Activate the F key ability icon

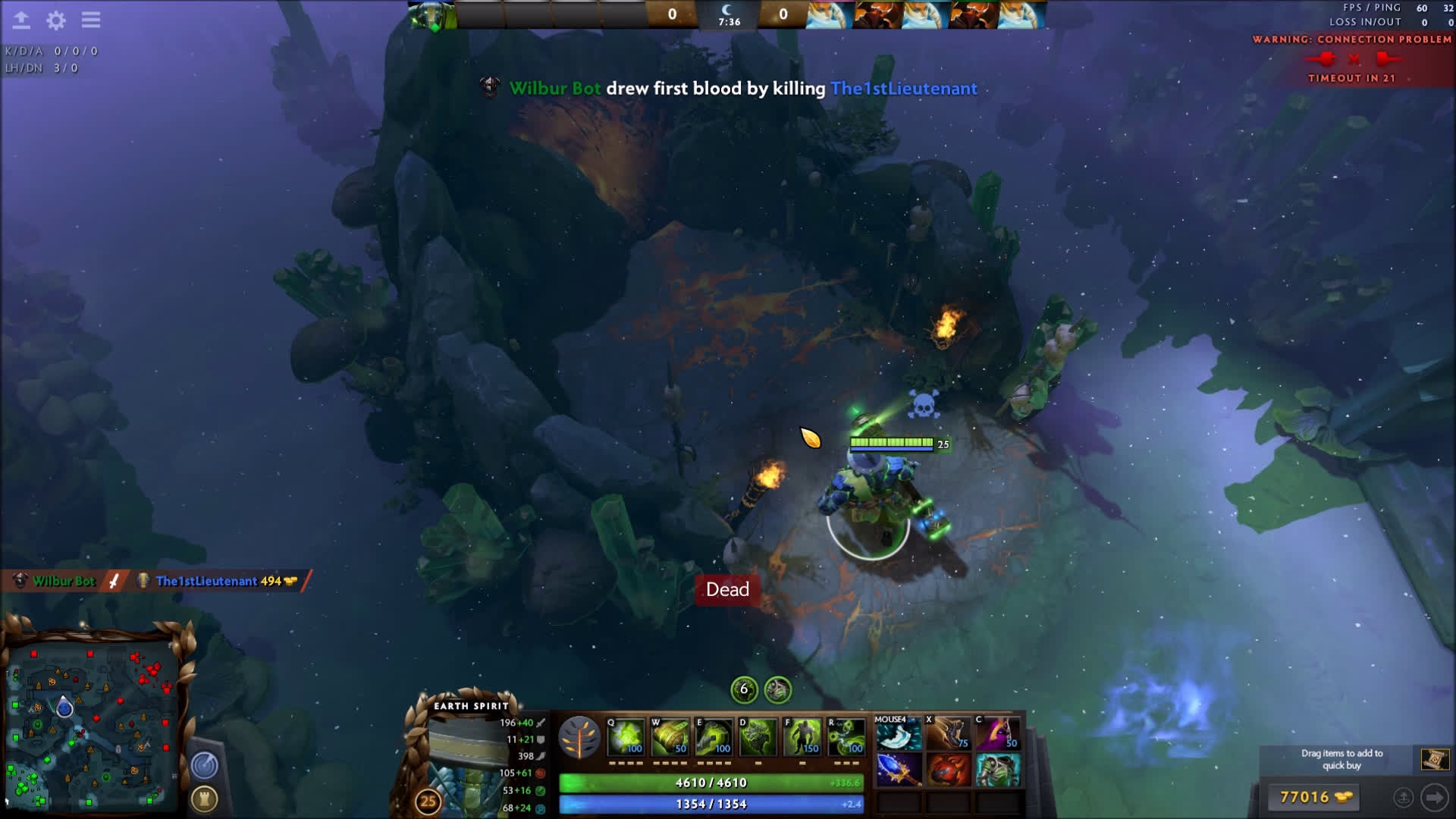click(802, 737)
